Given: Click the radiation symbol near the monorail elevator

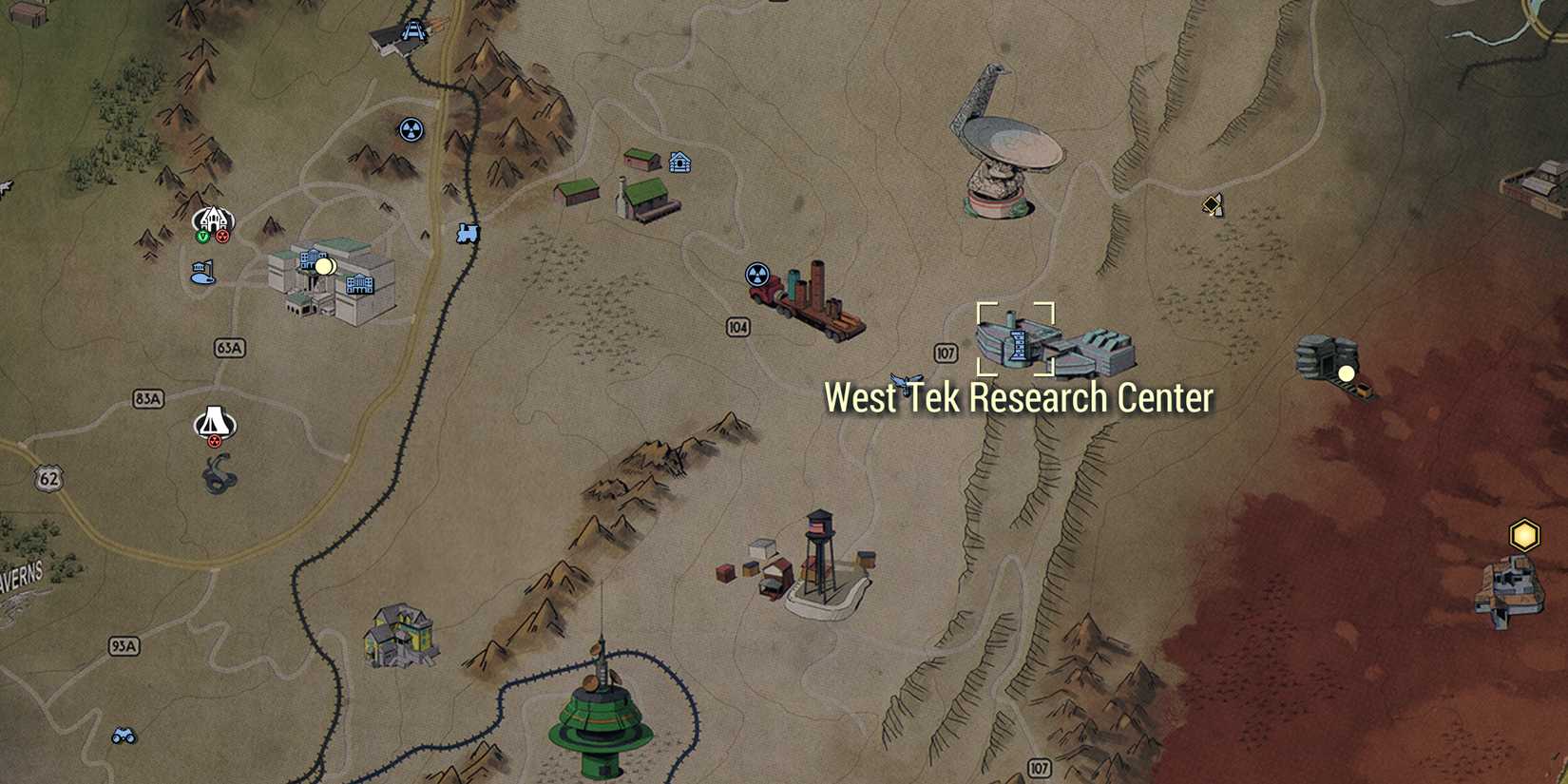Looking at the screenshot, I should [410, 130].
